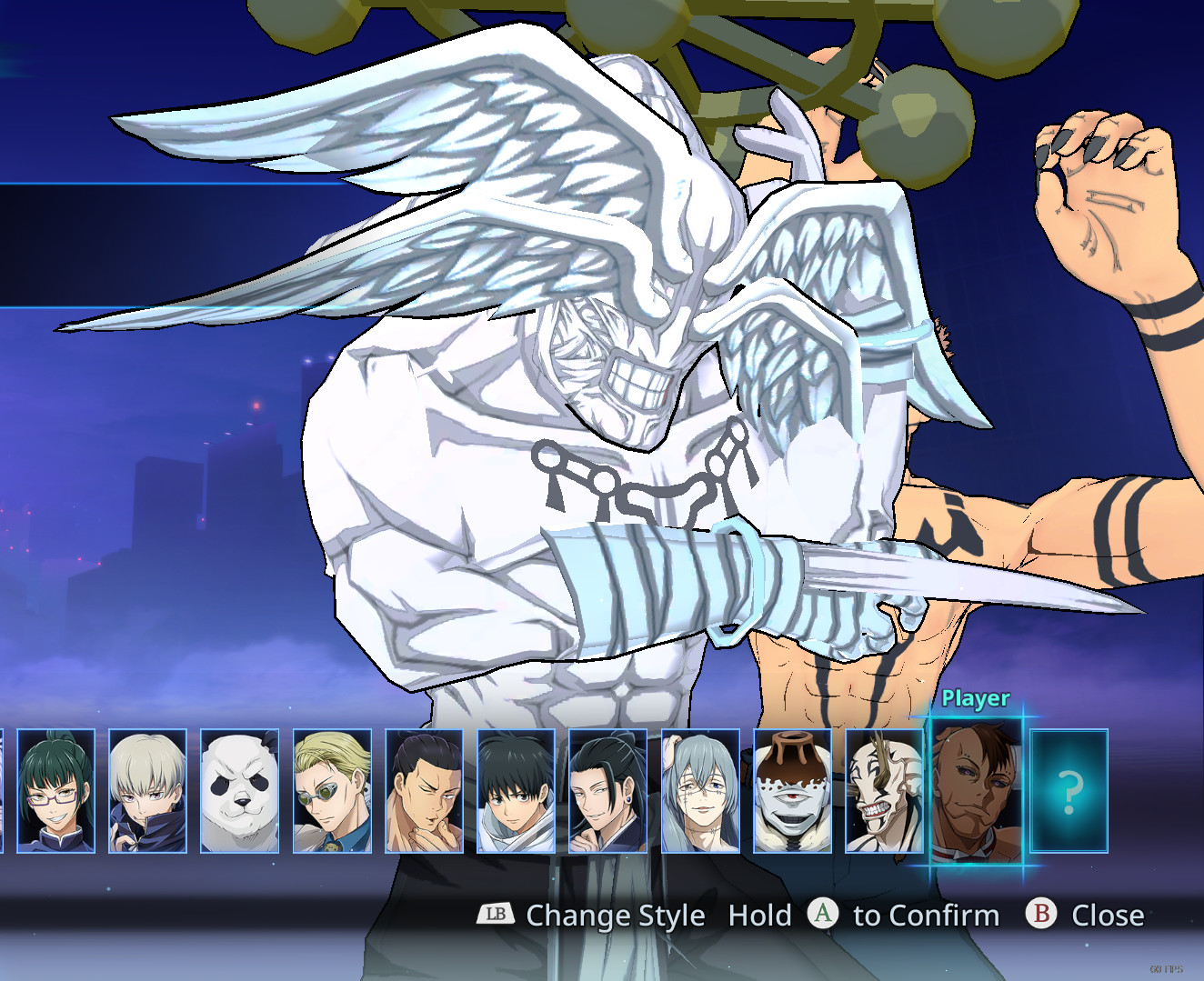Screen dimensions: 1204x981
Task: Select the Maki portrait with glasses
Action: tap(56, 791)
